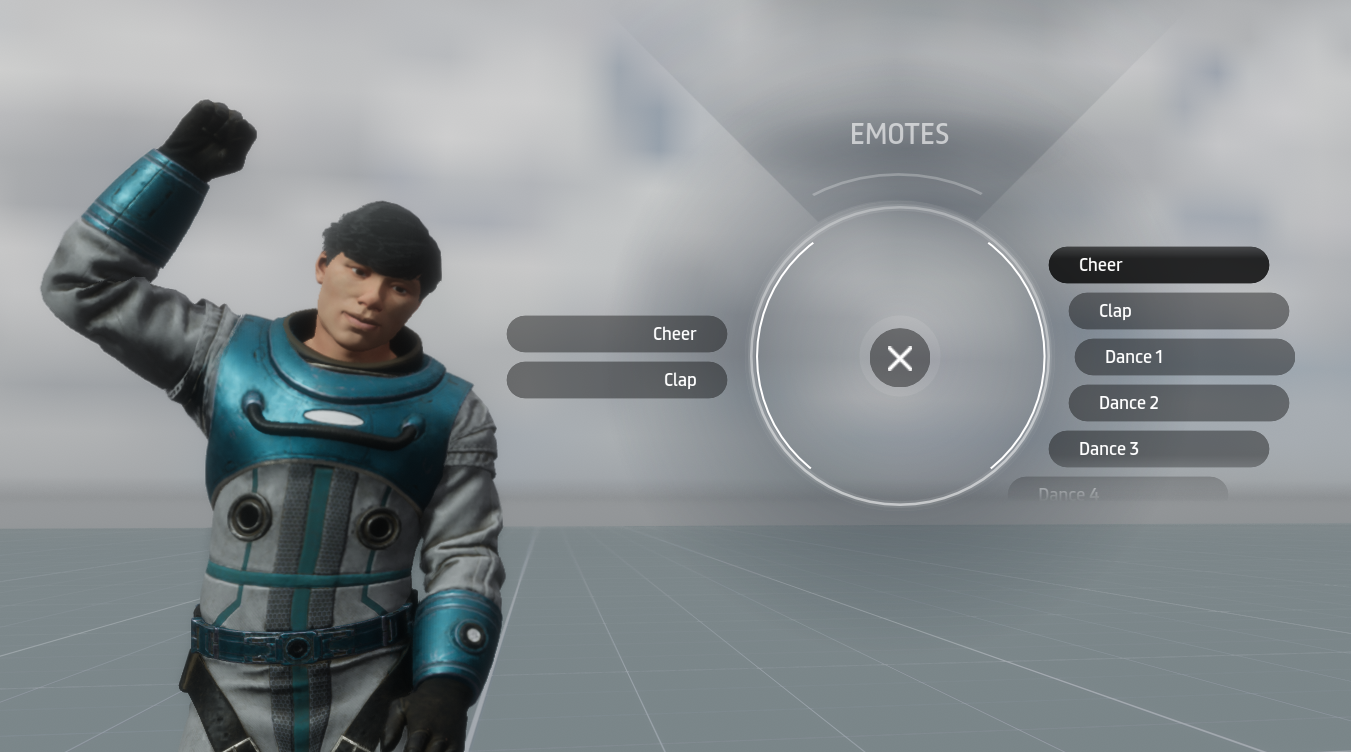Select the partly hidden Dance 4 emote
This screenshot has height=752, width=1351.
click(1117, 490)
